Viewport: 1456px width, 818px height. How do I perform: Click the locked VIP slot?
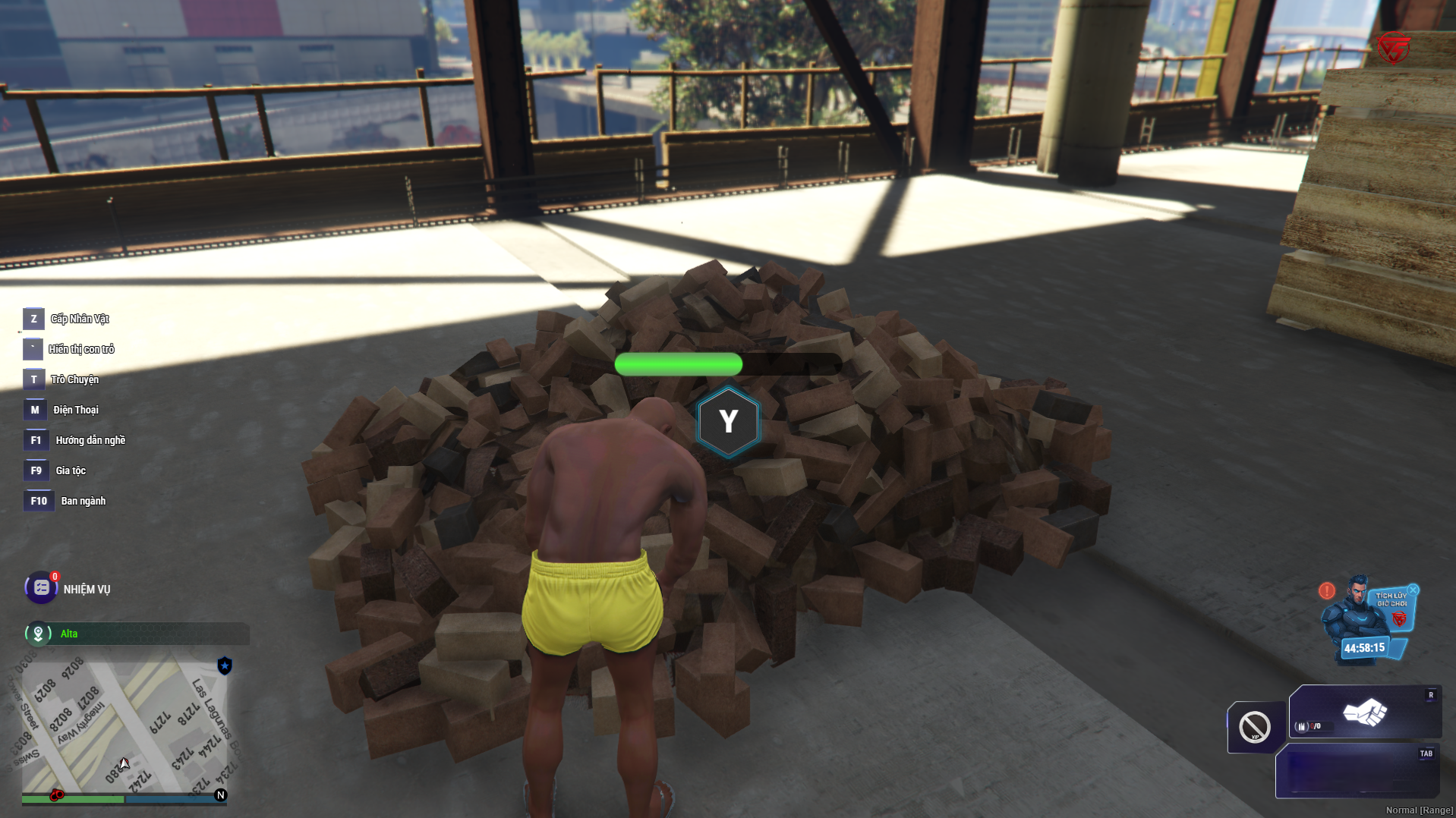1255,727
